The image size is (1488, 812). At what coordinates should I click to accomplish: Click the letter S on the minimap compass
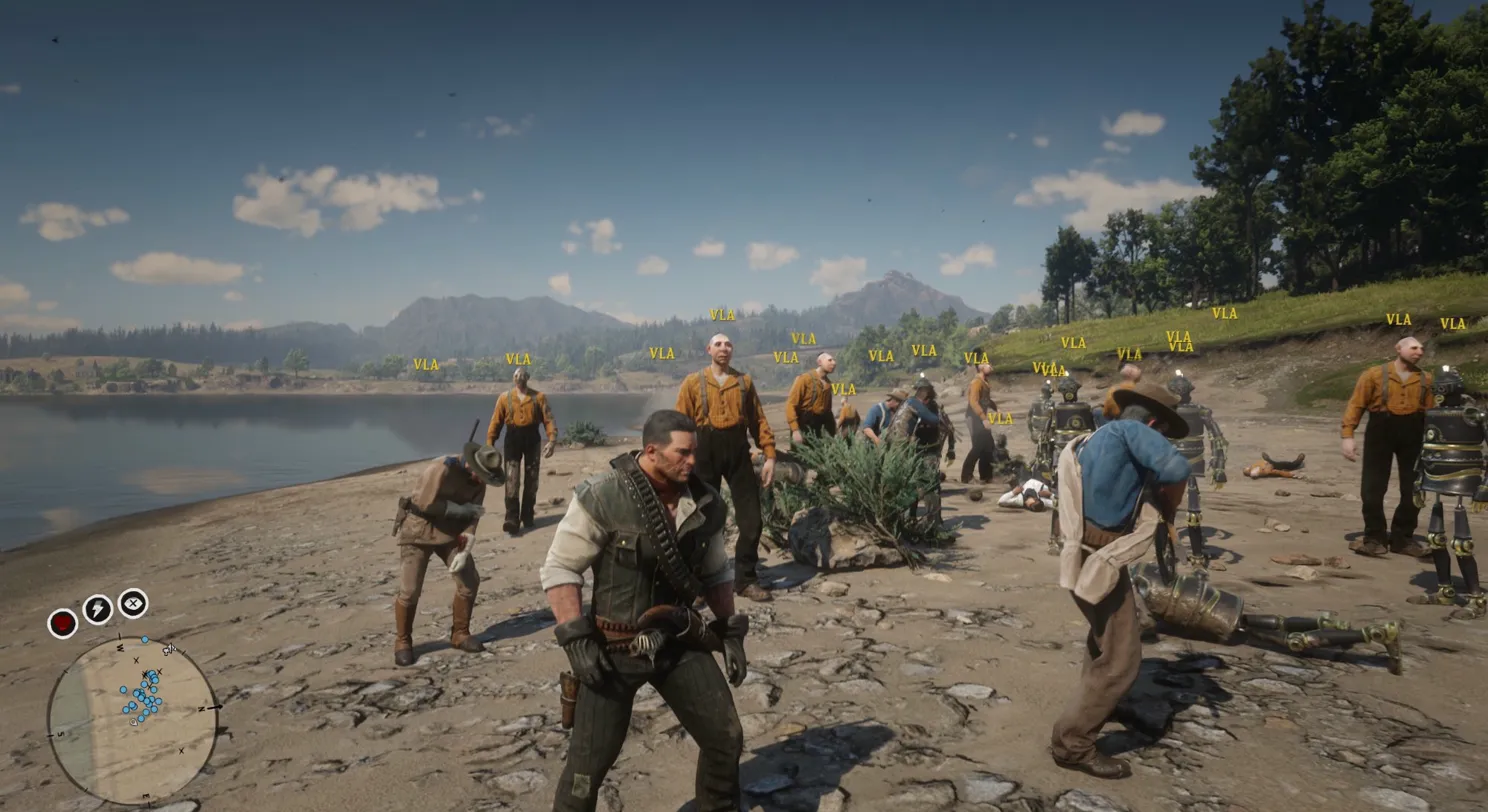click(x=60, y=734)
